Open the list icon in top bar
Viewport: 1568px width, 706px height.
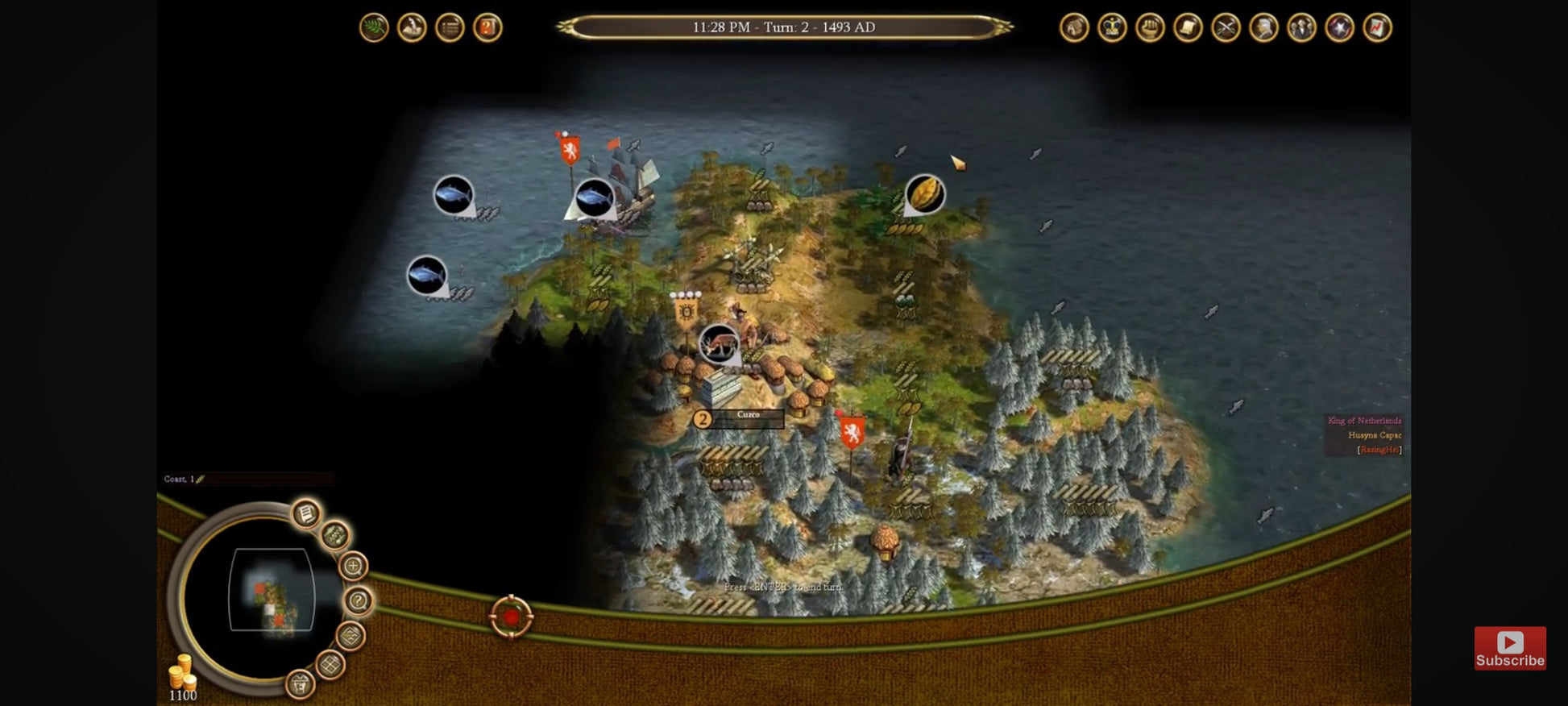click(450, 28)
